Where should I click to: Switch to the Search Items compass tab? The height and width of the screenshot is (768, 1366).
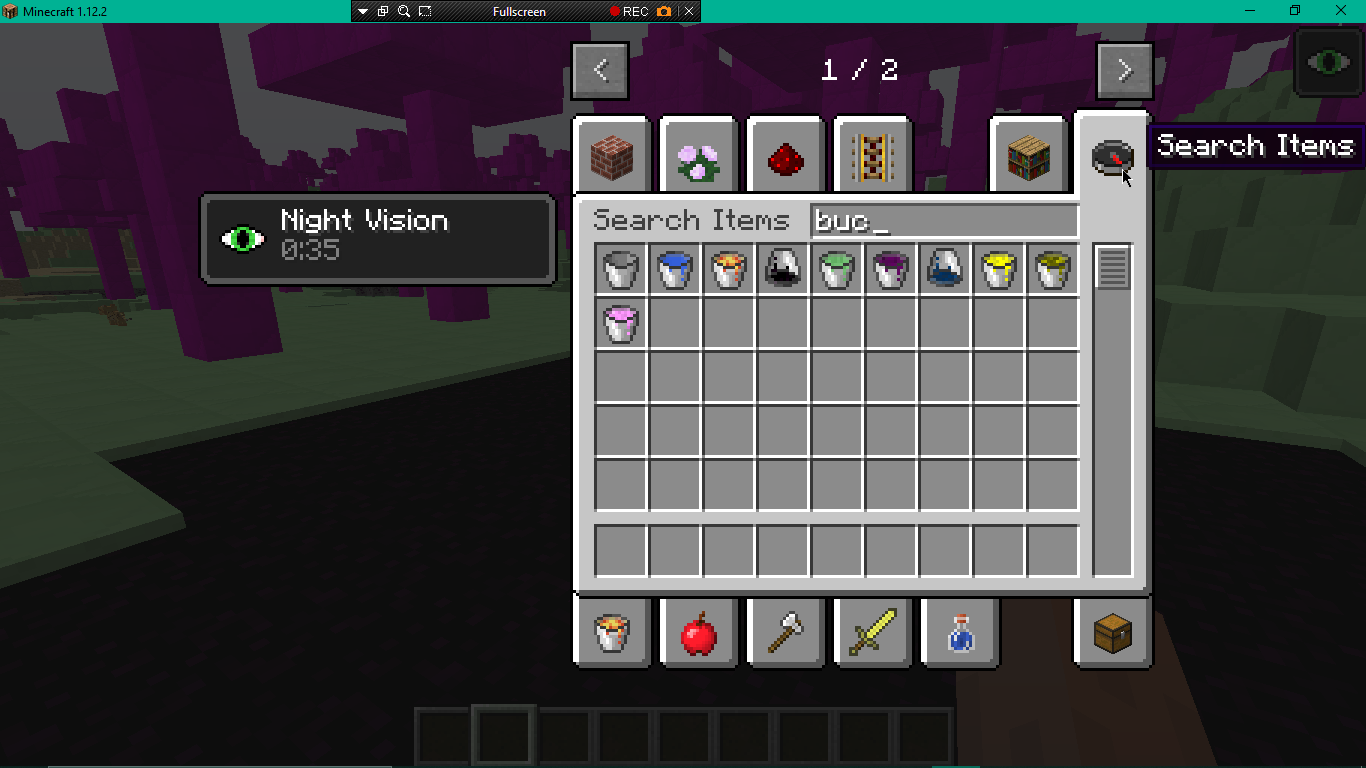pyautogui.click(x=1111, y=157)
